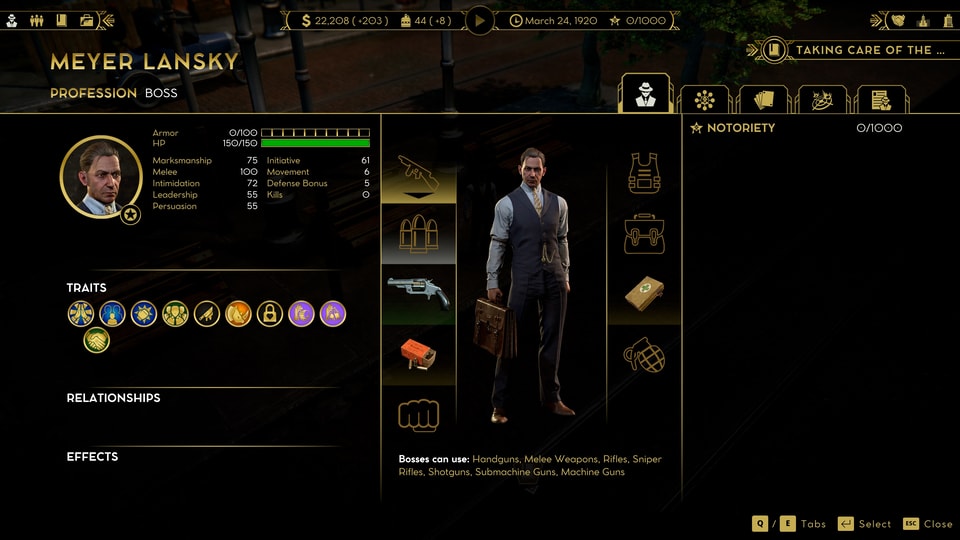Open the ammunition slot with bullets

418,233
